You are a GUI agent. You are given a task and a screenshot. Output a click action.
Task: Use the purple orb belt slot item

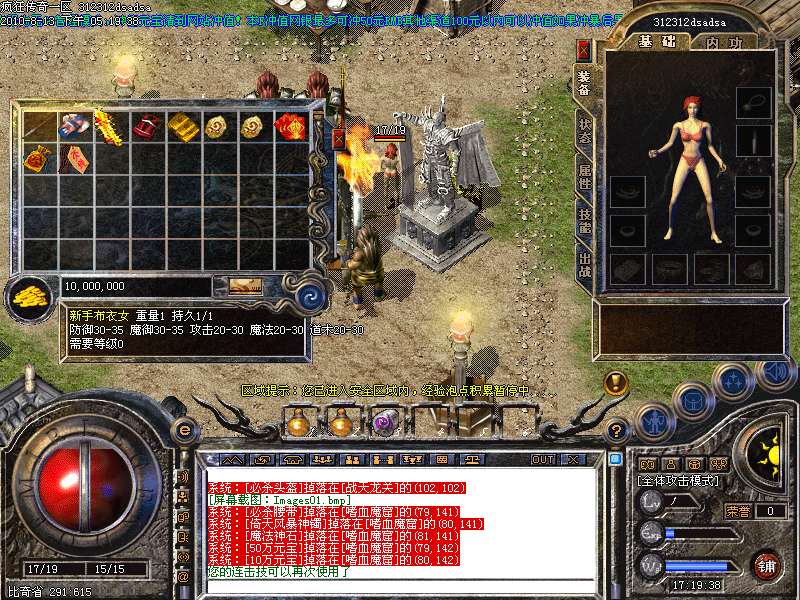click(x=383, y=422)
